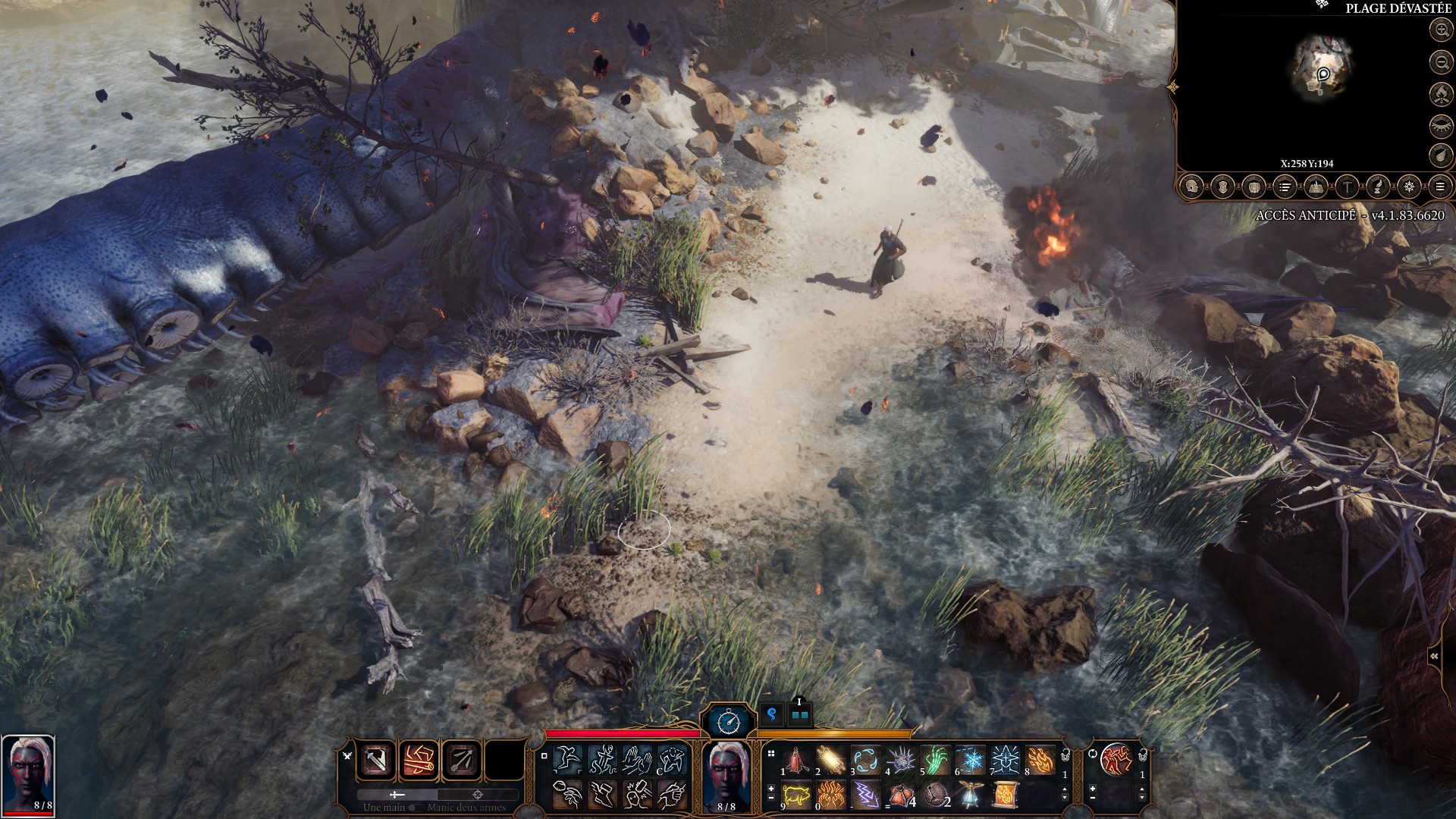Zoom in on the minimap

1441,30
